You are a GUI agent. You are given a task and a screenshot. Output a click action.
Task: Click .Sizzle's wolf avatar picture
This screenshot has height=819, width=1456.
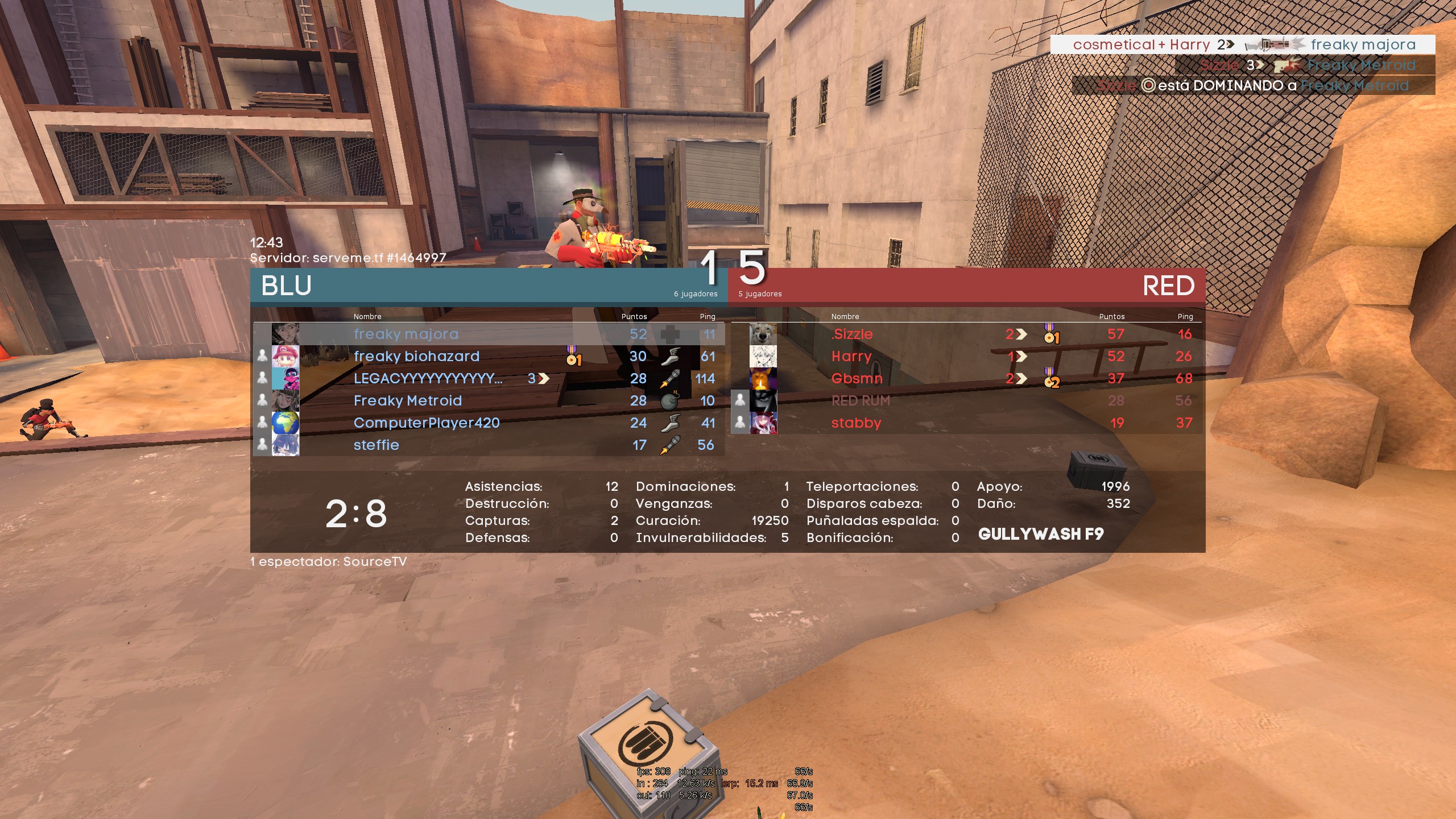(763, 334)
